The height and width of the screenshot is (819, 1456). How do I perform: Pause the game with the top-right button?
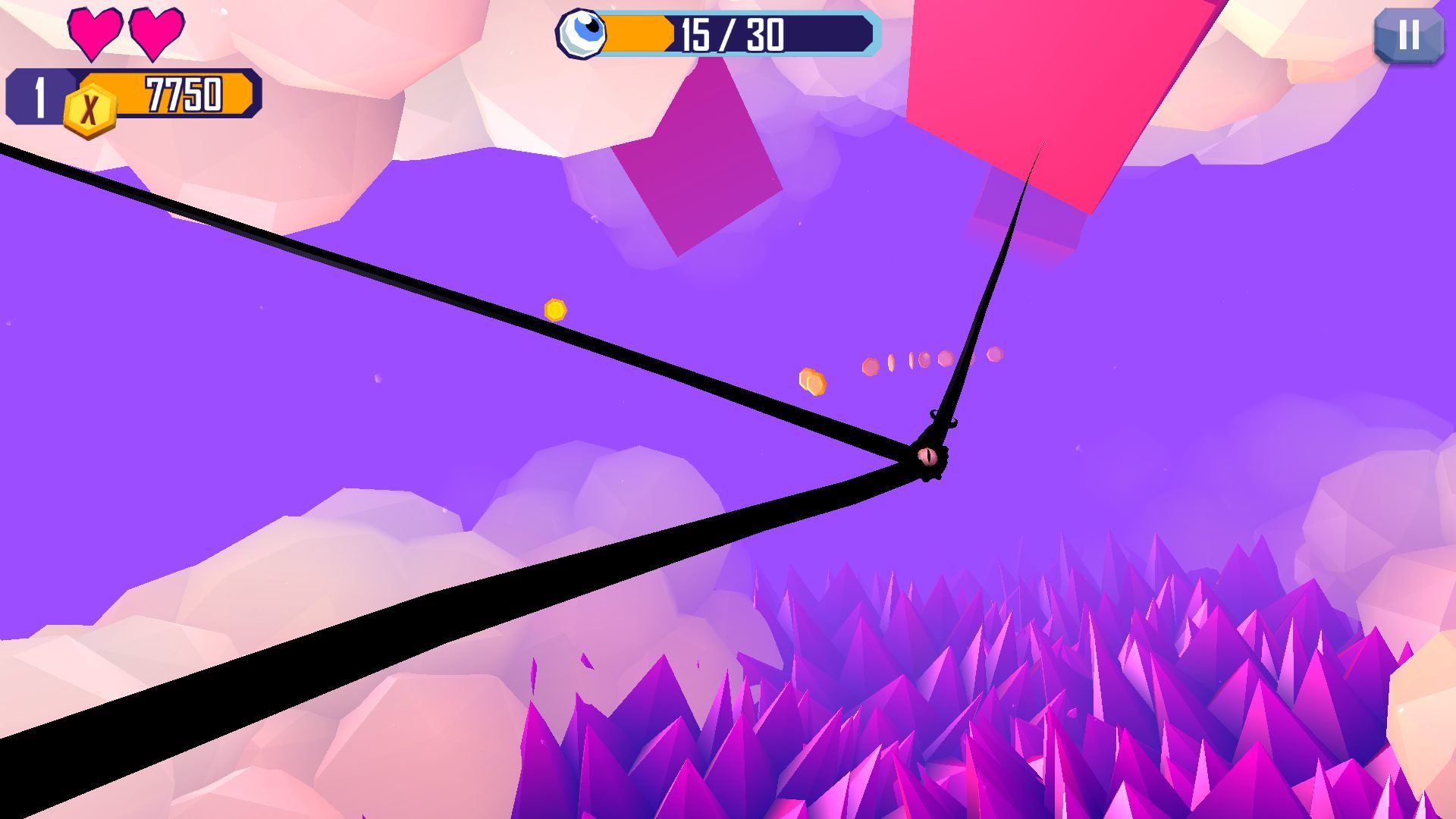[x=1409, y=36]
